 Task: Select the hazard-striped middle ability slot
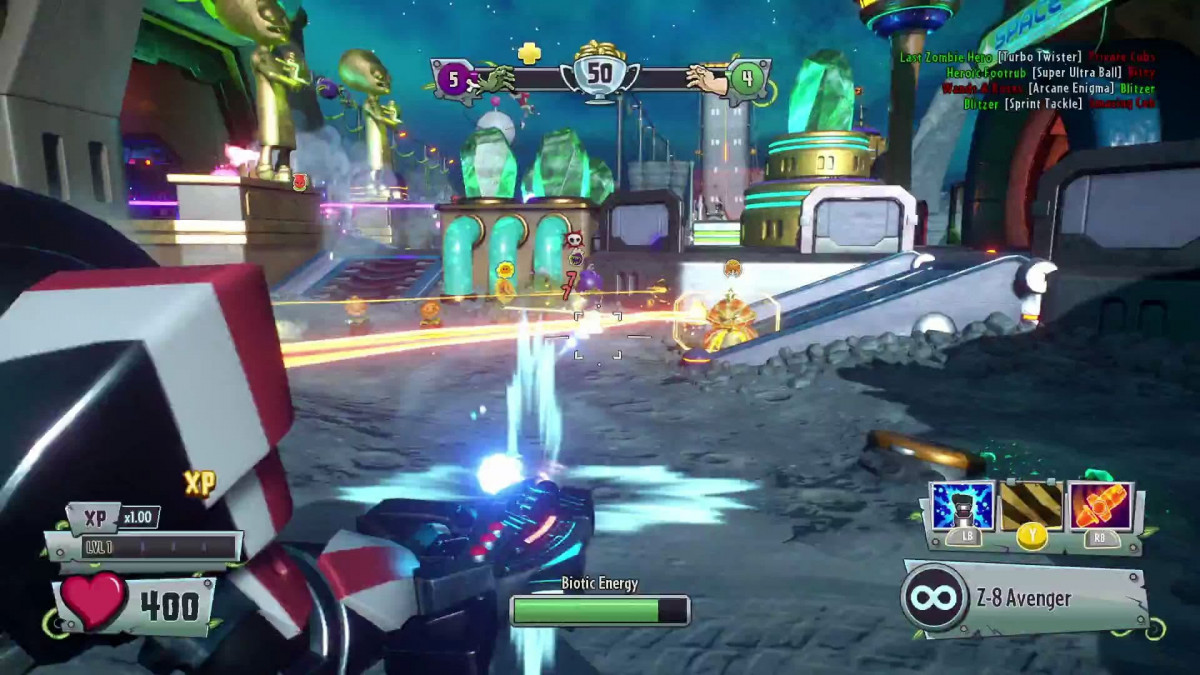point(1031,506)
